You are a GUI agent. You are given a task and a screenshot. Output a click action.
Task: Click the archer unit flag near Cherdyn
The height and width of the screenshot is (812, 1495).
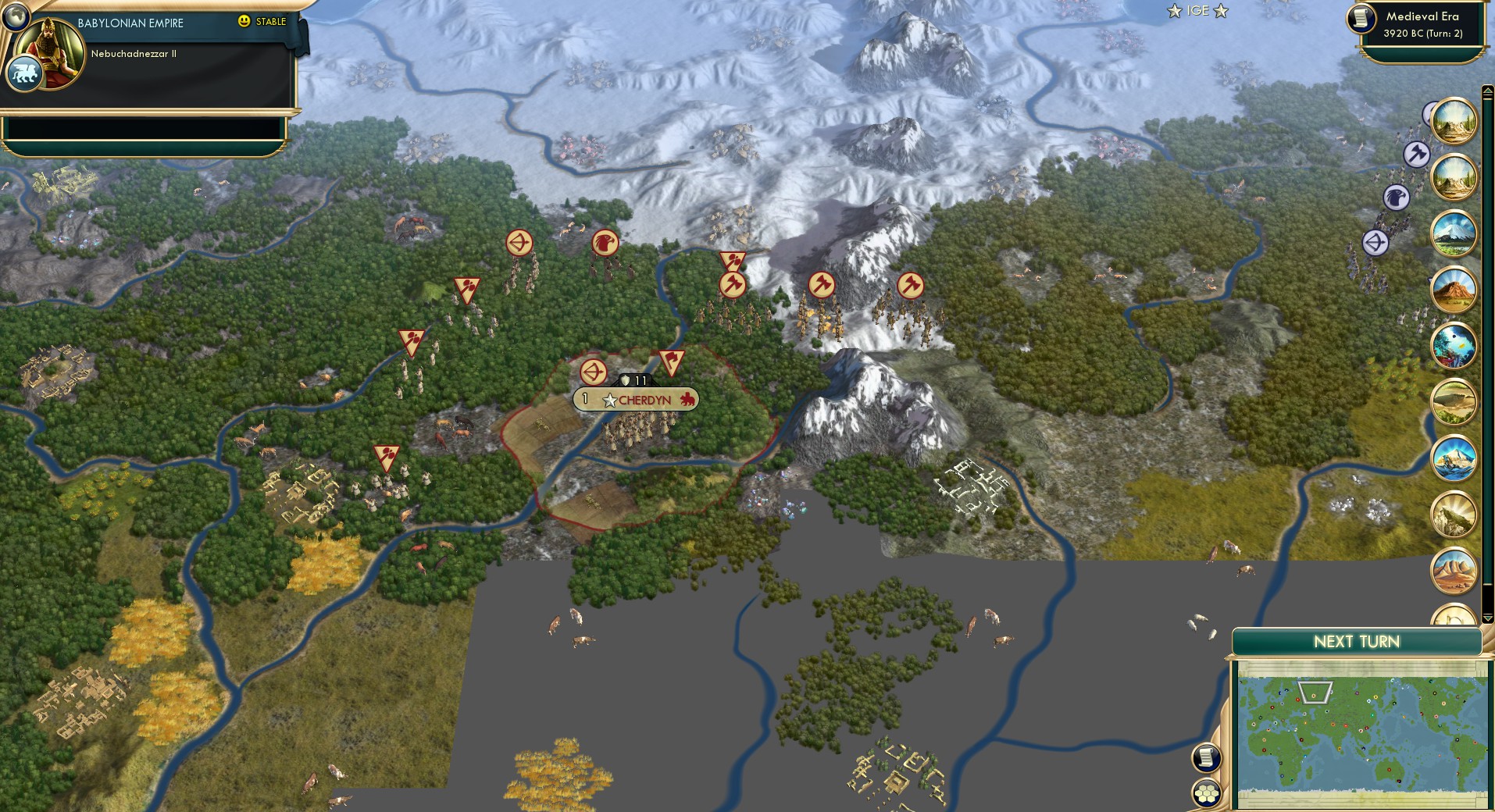(x=594, y=372)
